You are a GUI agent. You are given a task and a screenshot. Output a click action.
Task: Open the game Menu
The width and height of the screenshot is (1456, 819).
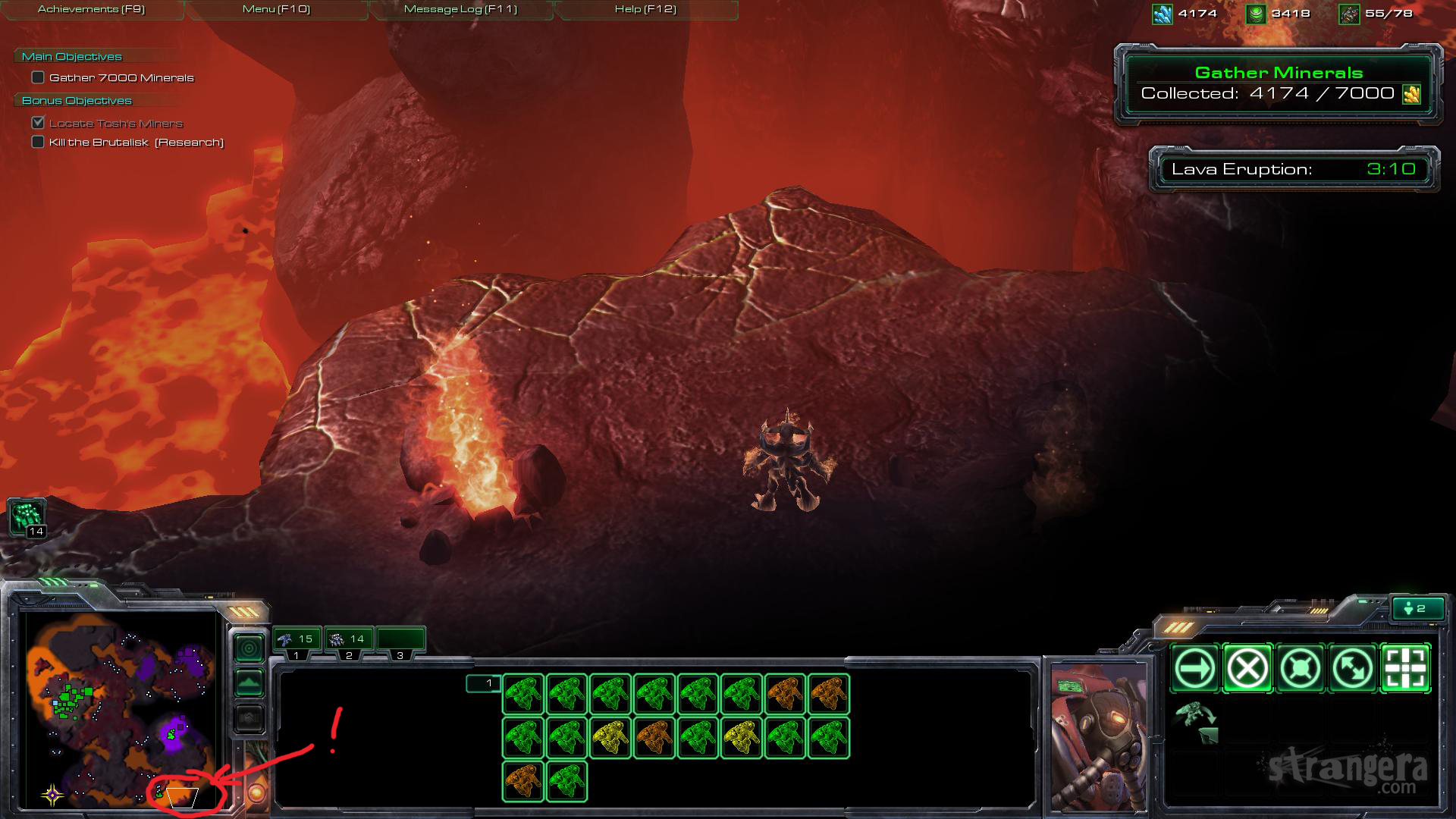tap(276, 9)
